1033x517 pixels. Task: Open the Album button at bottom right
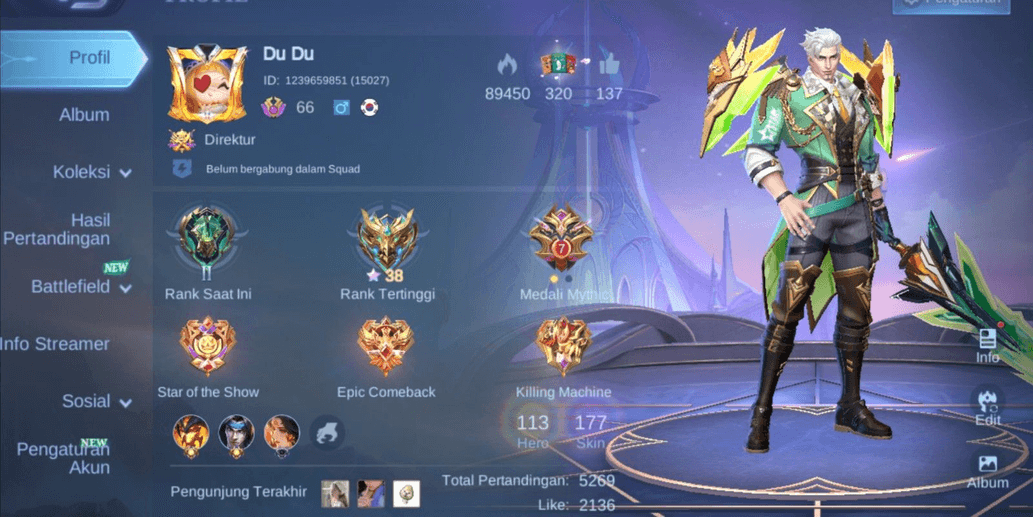pos(987,470)
